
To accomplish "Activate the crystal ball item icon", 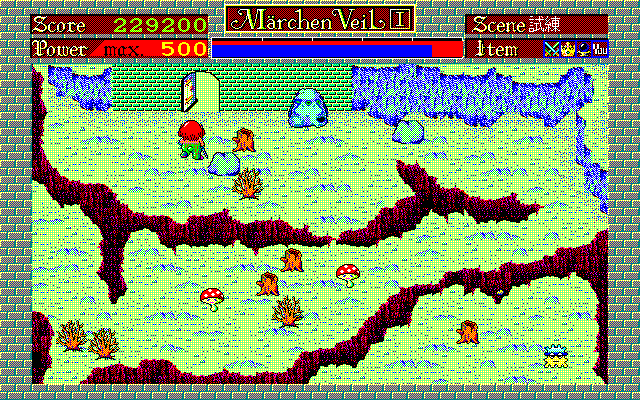I will pos(583,48).
